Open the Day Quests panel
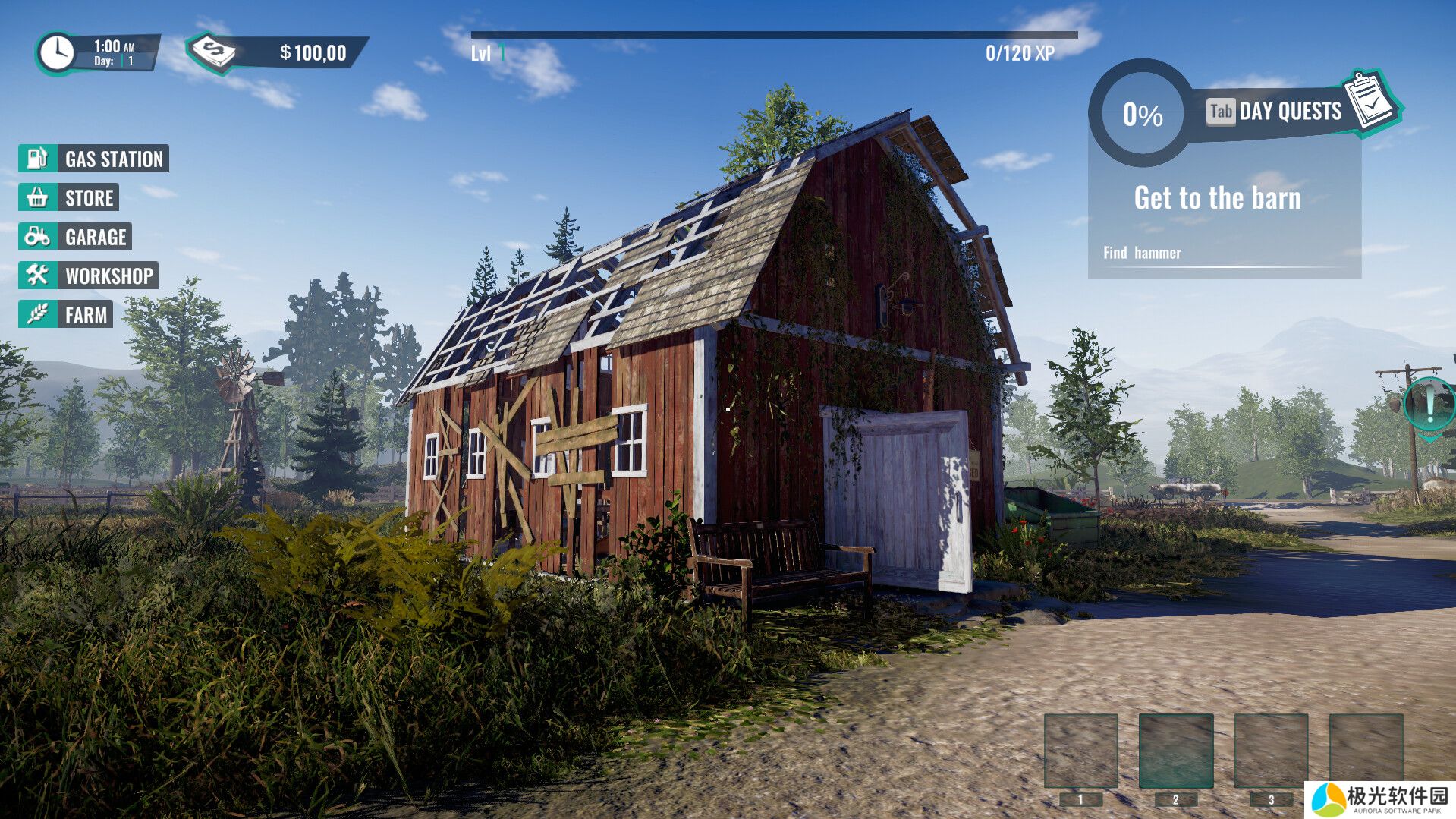The image size is (1456, 819). click(1289, 112)
